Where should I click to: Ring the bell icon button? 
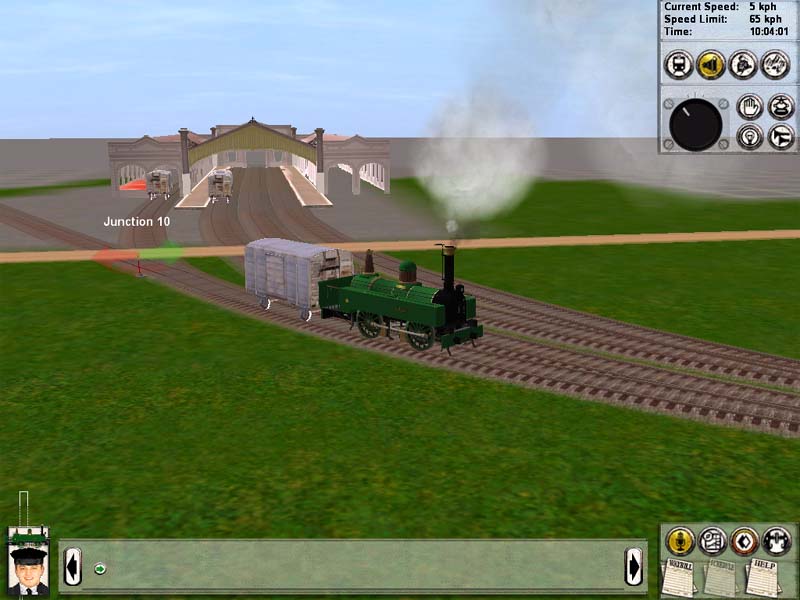click(x=780, y=107)
